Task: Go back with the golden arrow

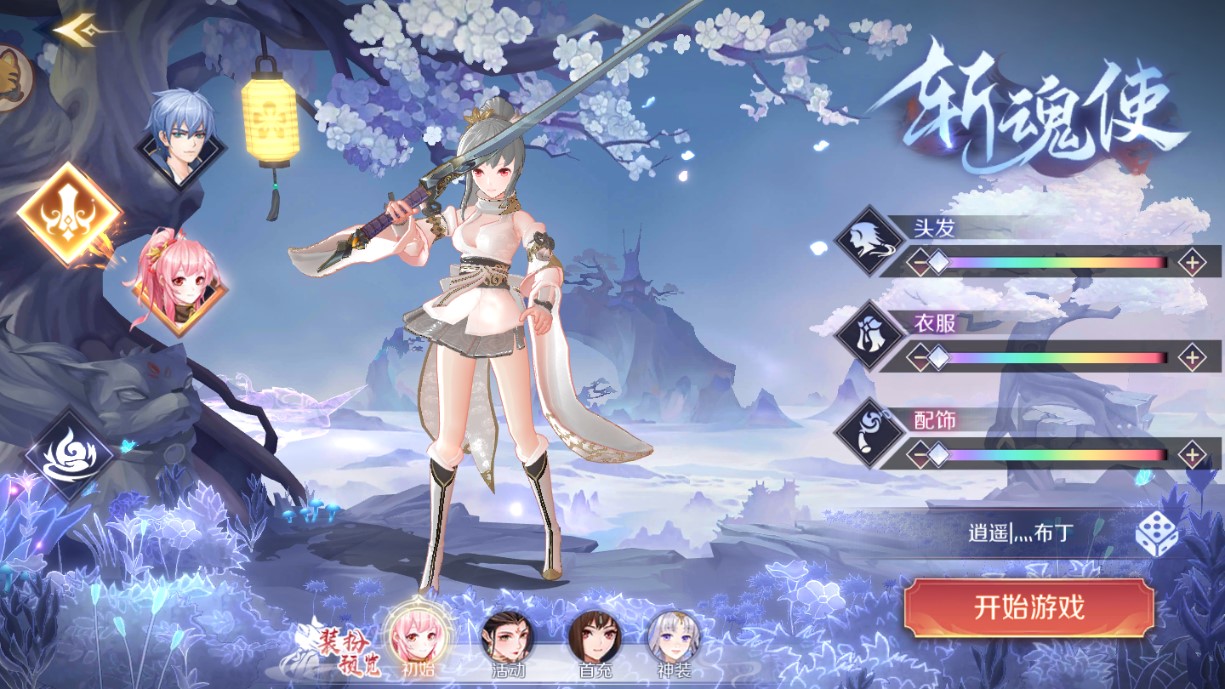Action: click(73, 30)
